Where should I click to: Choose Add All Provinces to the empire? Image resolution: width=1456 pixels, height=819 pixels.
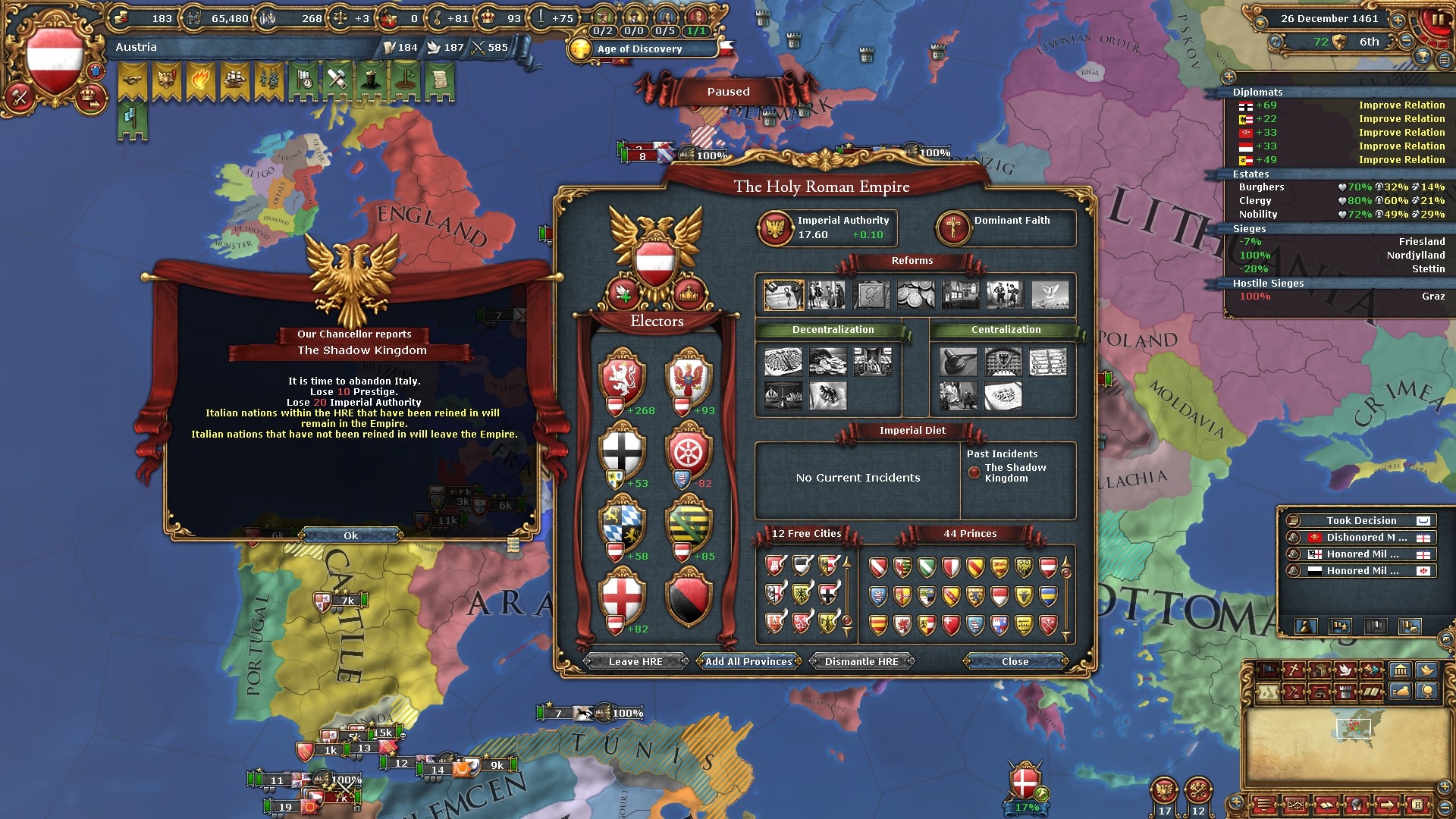748,661
